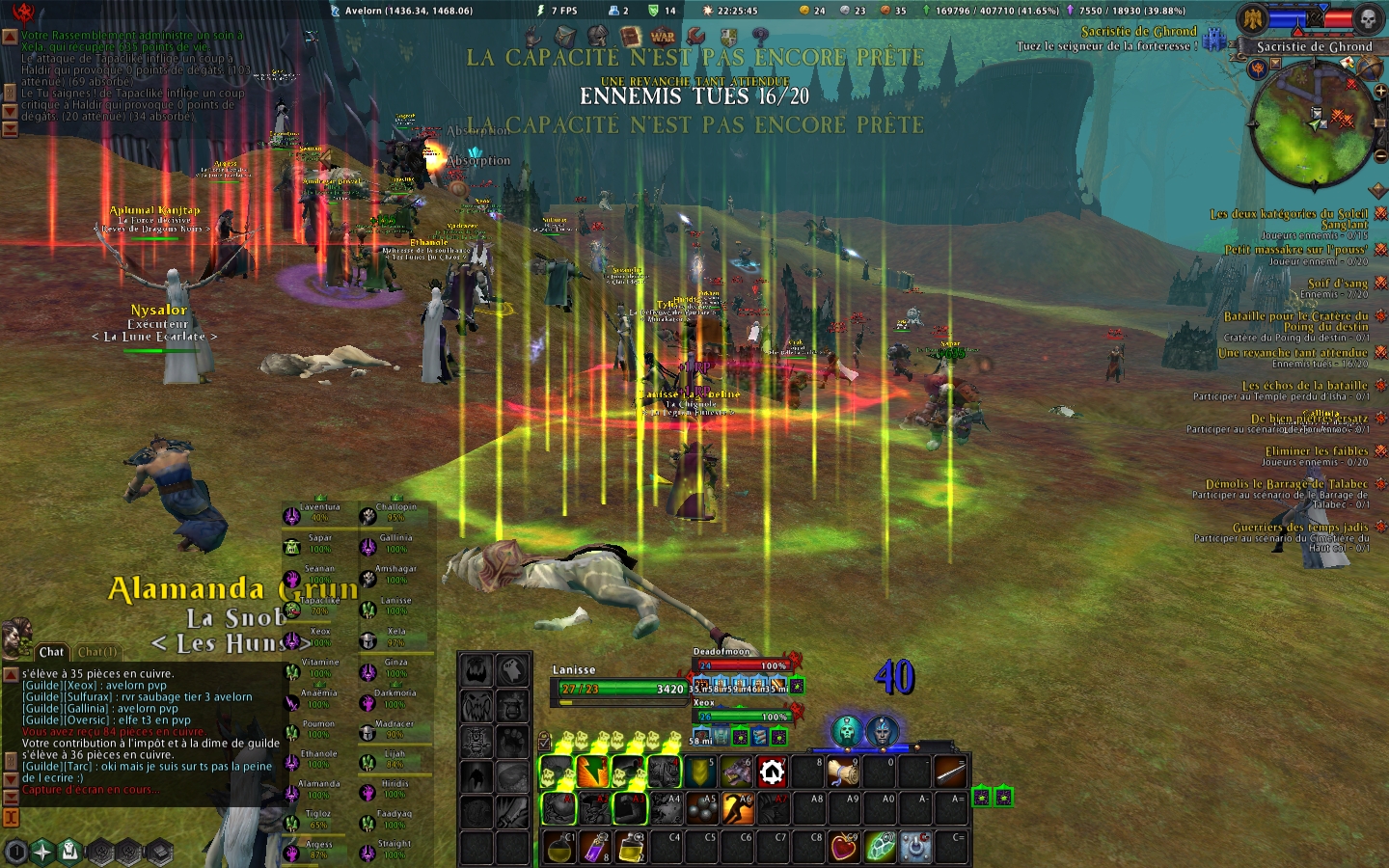Use the green crystal item
This screenshot has height=868, width=1389.
(x=880, y=847)
